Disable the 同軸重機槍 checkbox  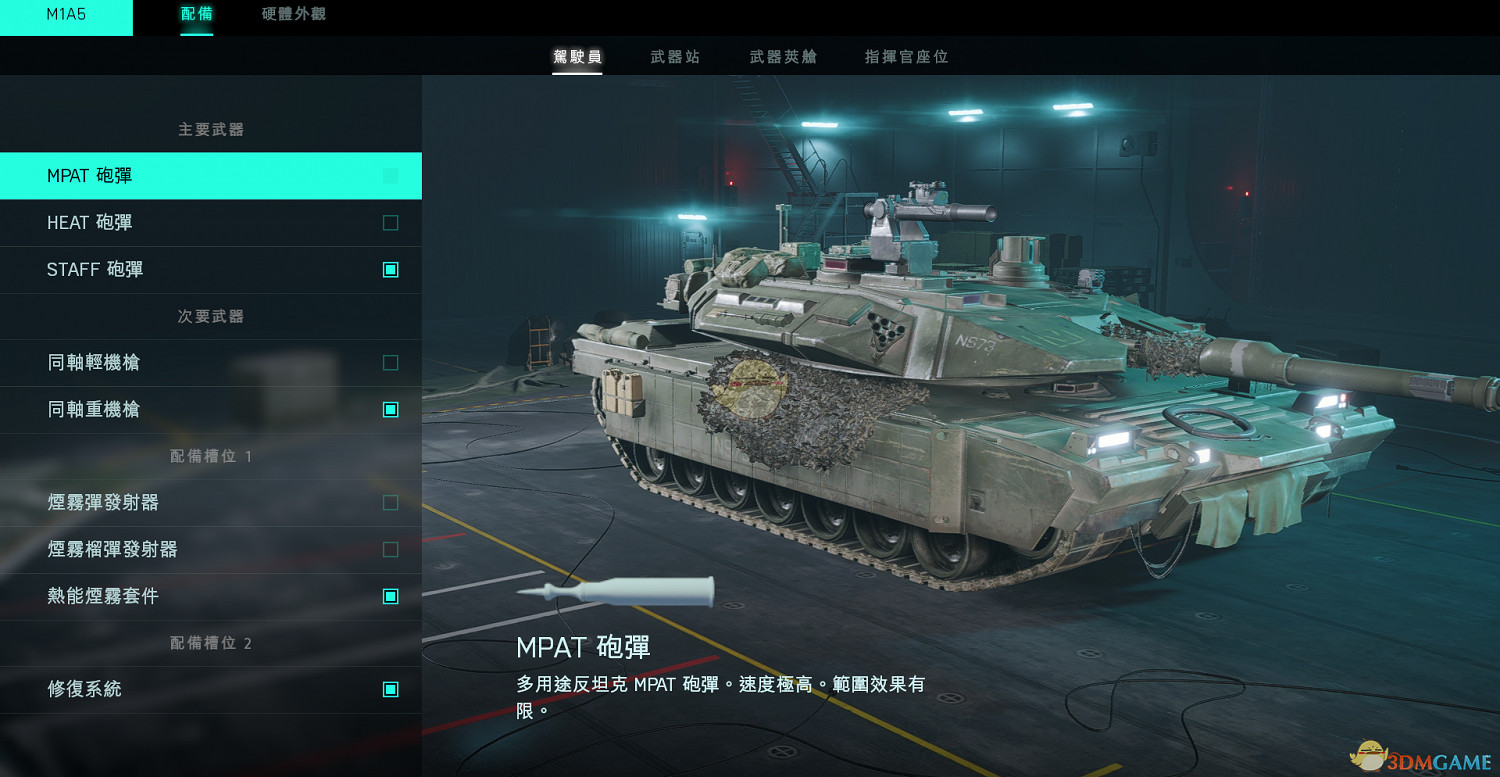pyautogui.click(x=389, y=409)
